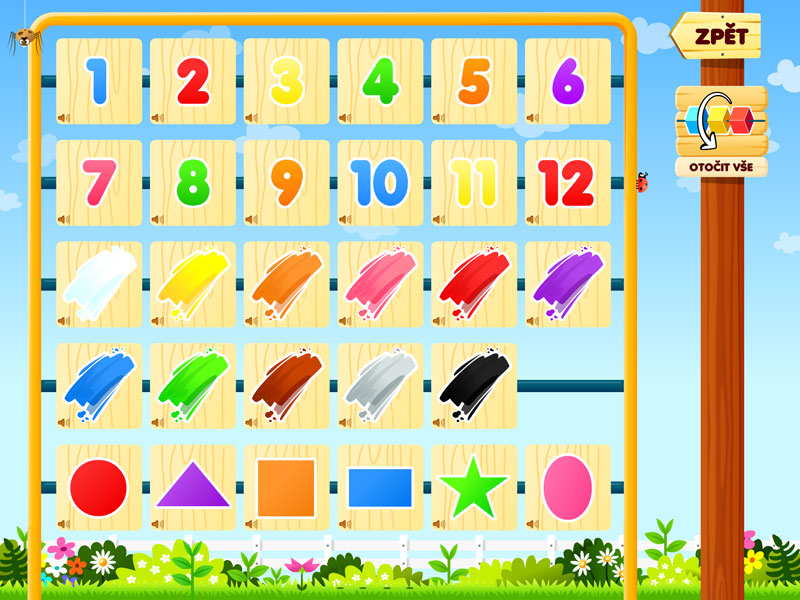Image resolution: width=800 pixels, height=600 pixels.
Task: Tap the purple number 6 tile
Action: [x=567, y=82]
